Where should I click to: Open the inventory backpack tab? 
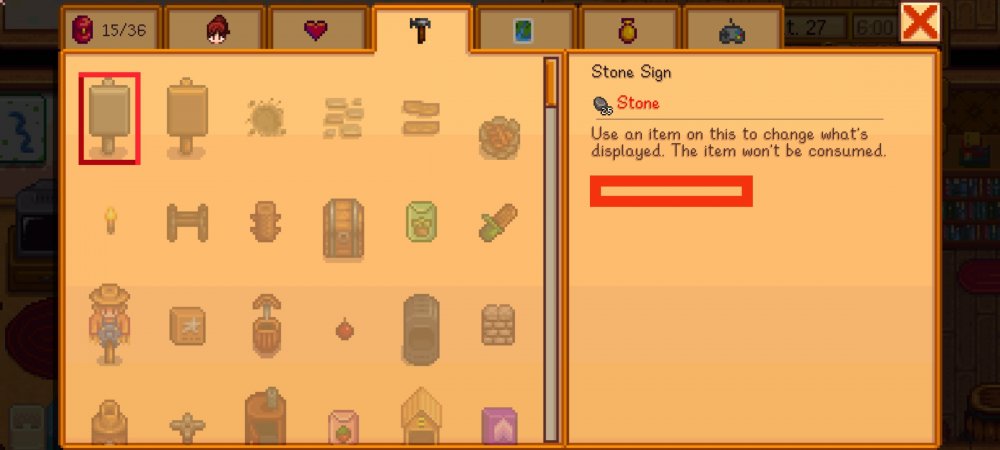click(109, 30)
